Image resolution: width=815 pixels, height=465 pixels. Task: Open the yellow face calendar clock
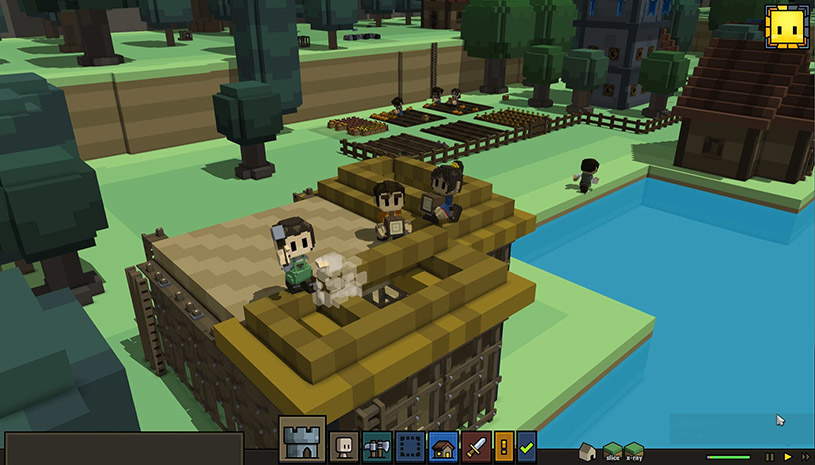[785, 27]
